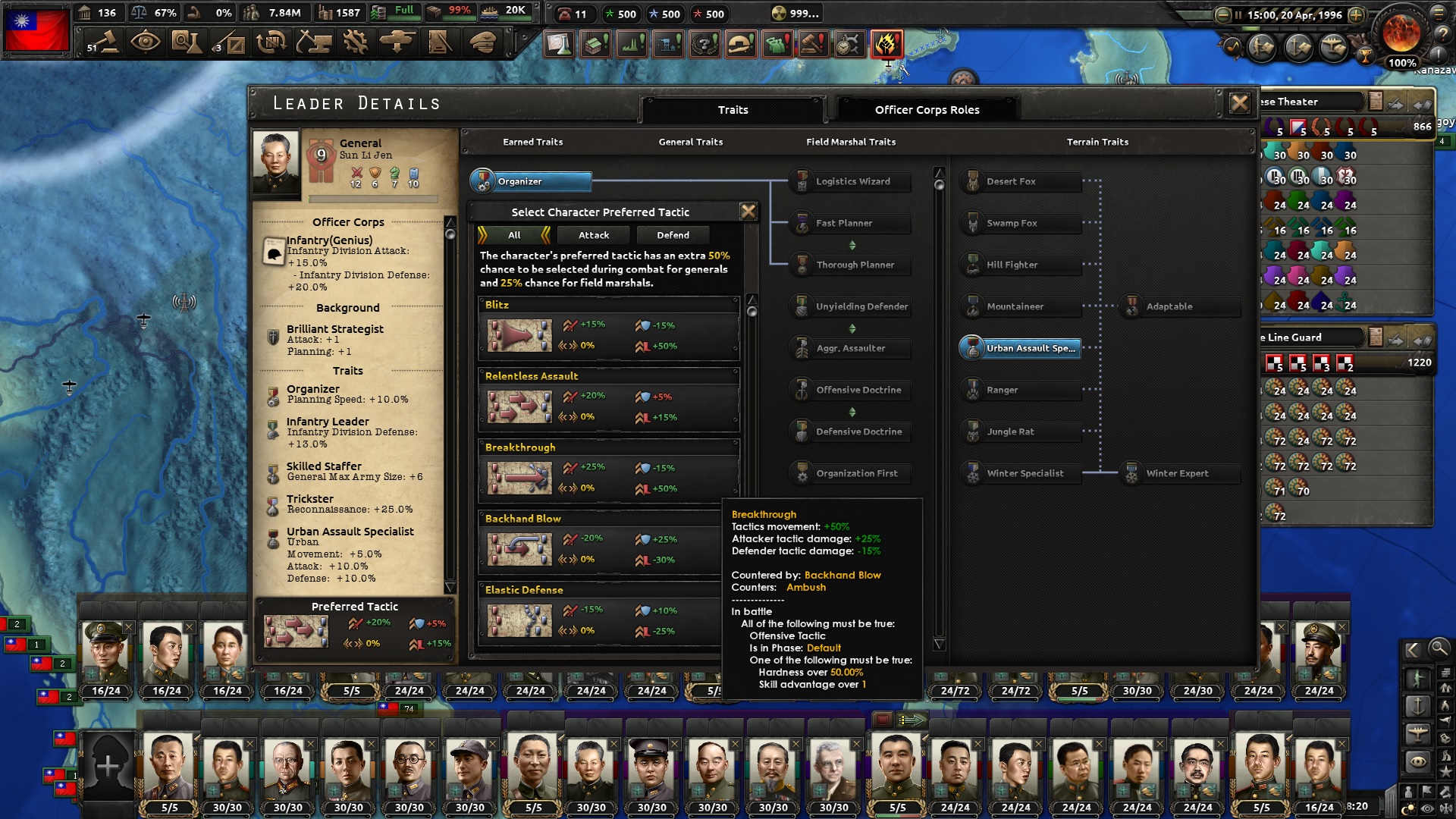Open the Research screen via flask icon

pyautogui.click(x=187, y=42)
